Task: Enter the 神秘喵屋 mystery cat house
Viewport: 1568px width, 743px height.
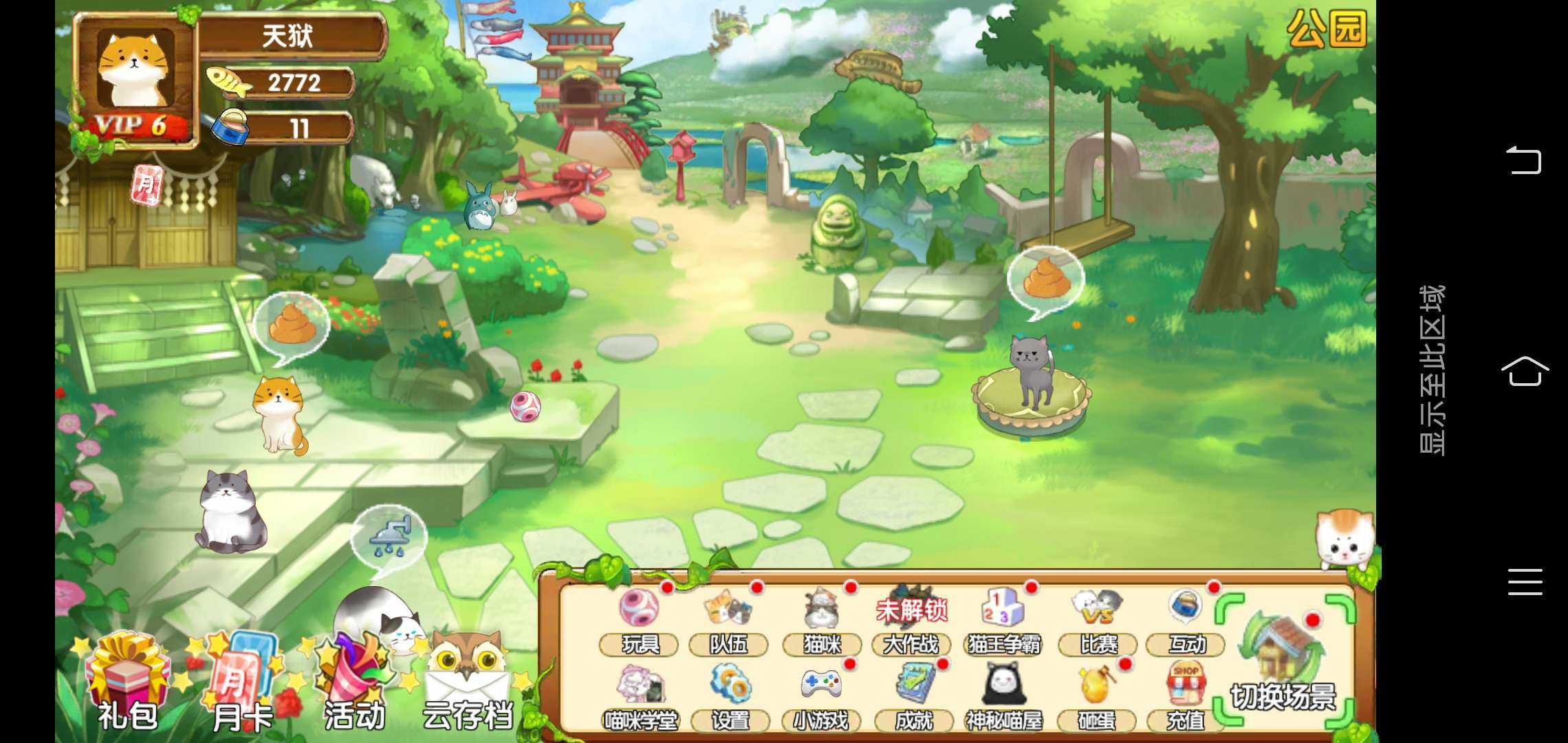Action: (1004, 696)
